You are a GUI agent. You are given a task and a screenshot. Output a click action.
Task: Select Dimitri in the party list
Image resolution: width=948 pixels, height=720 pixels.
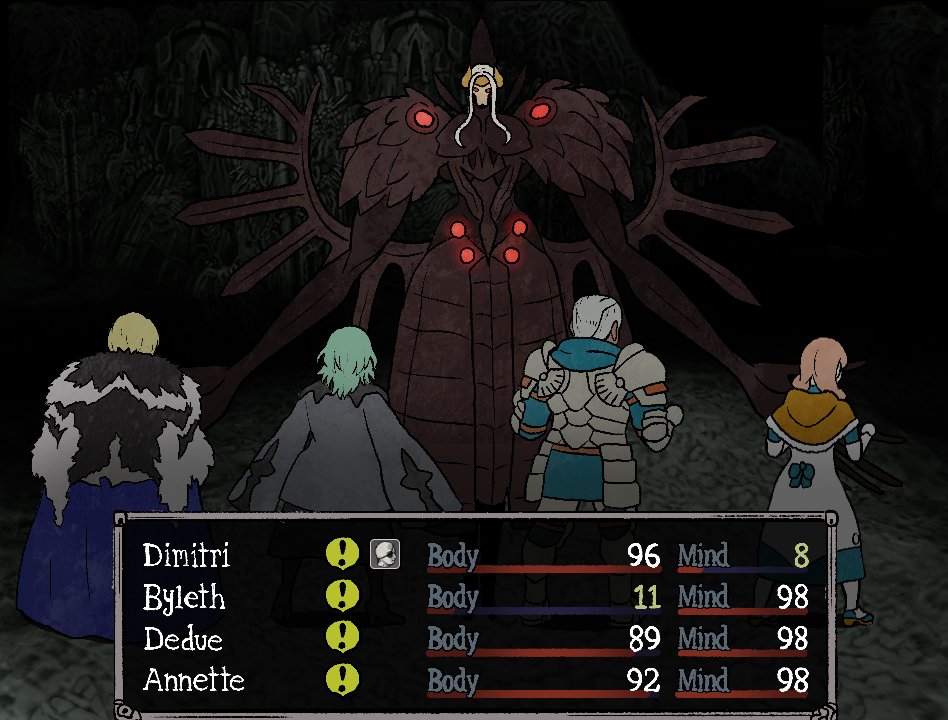coord(186,555)
